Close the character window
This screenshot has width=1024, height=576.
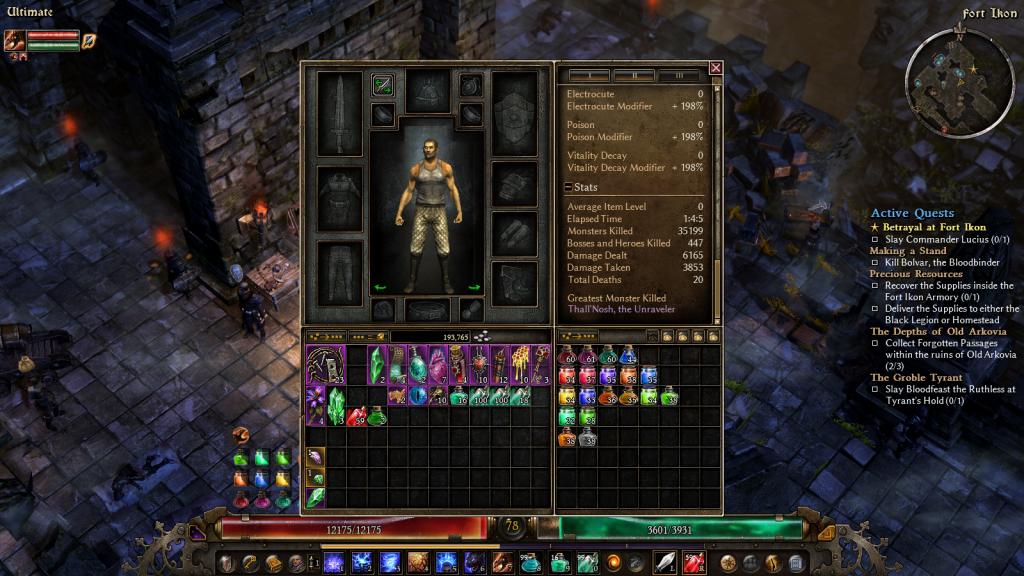(x=716, y=68)
